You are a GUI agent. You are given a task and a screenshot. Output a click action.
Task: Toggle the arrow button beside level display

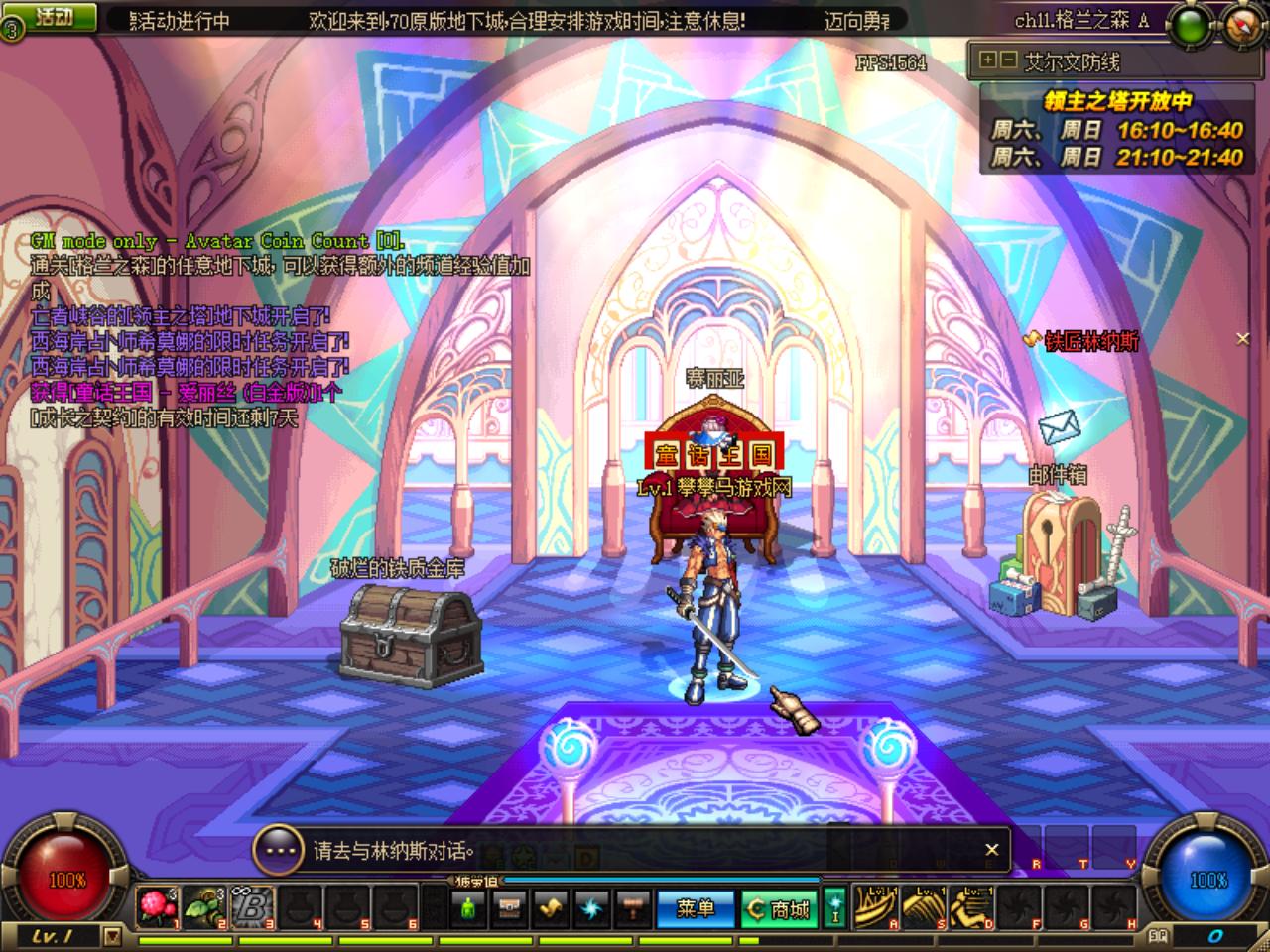(x=112, y=935)
